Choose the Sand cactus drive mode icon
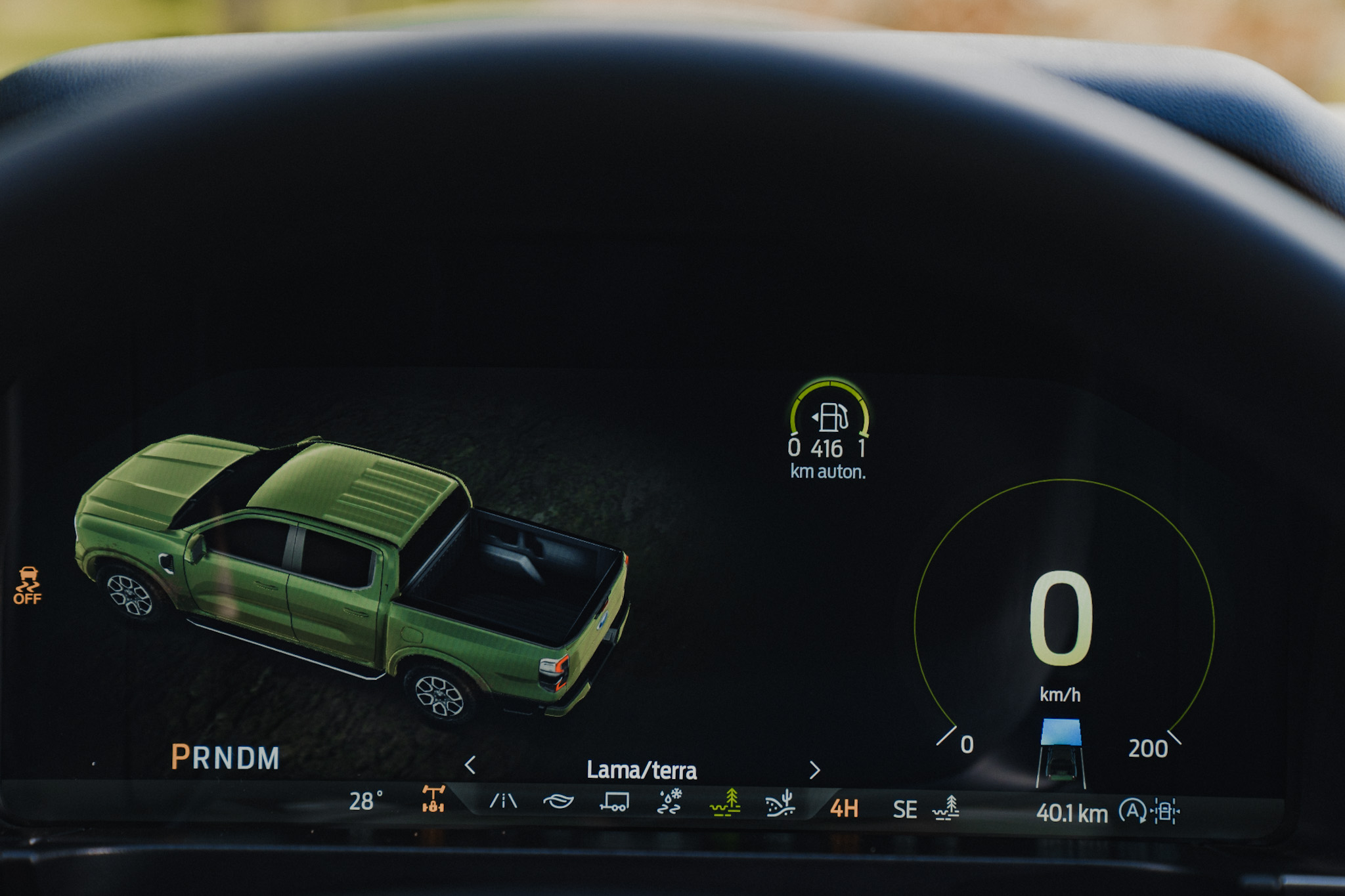 (x=780, y=803)
